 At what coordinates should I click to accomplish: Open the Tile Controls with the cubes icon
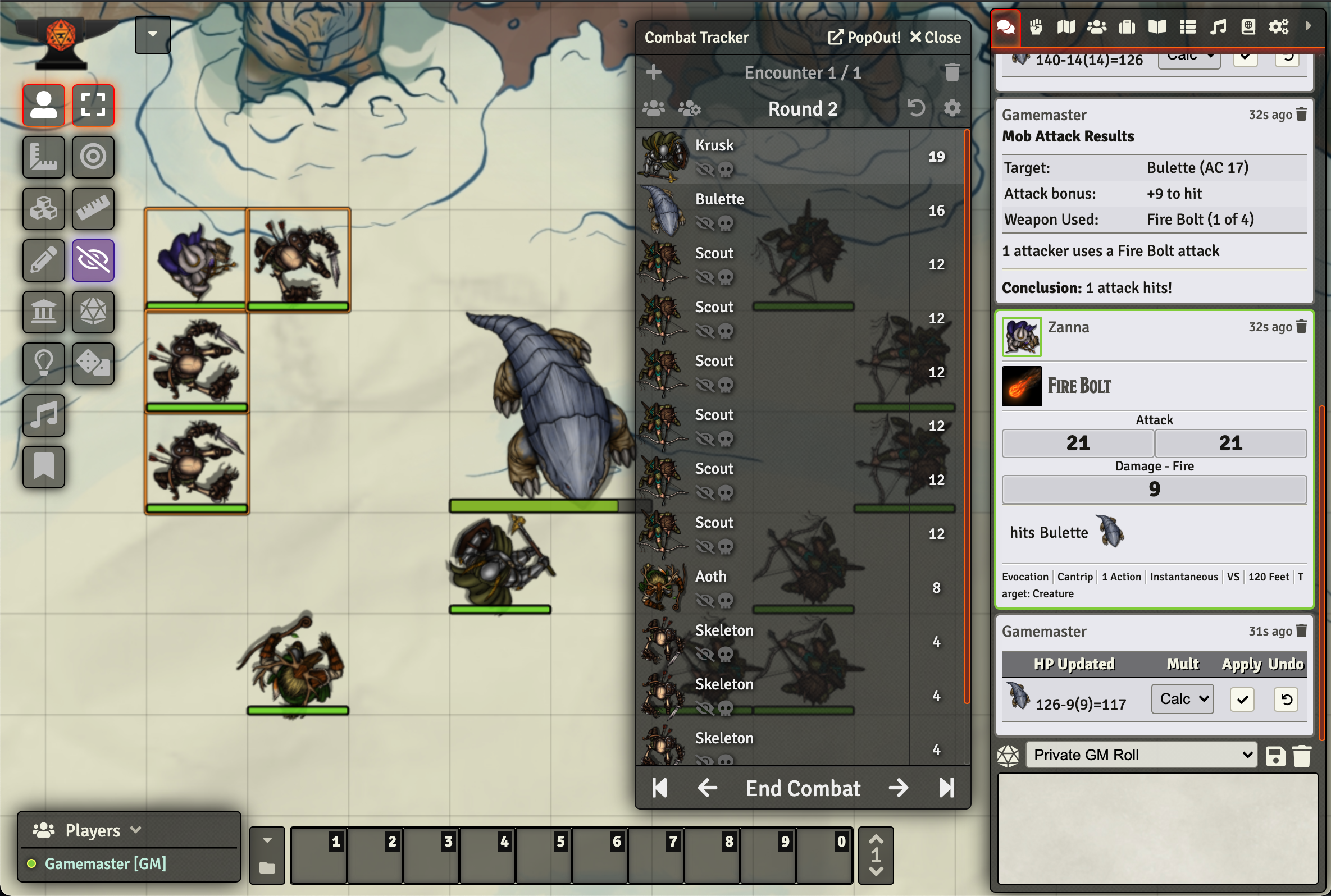click(43, 209)
